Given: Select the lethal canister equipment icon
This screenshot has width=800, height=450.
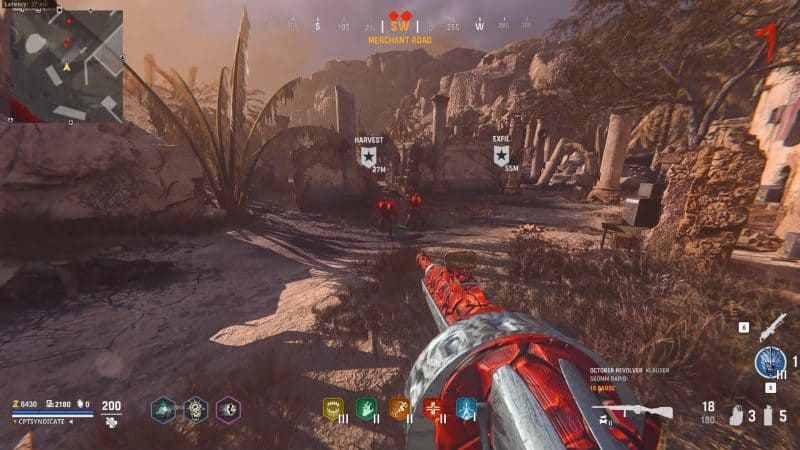Looking at the screenshot, I should 768,415.
